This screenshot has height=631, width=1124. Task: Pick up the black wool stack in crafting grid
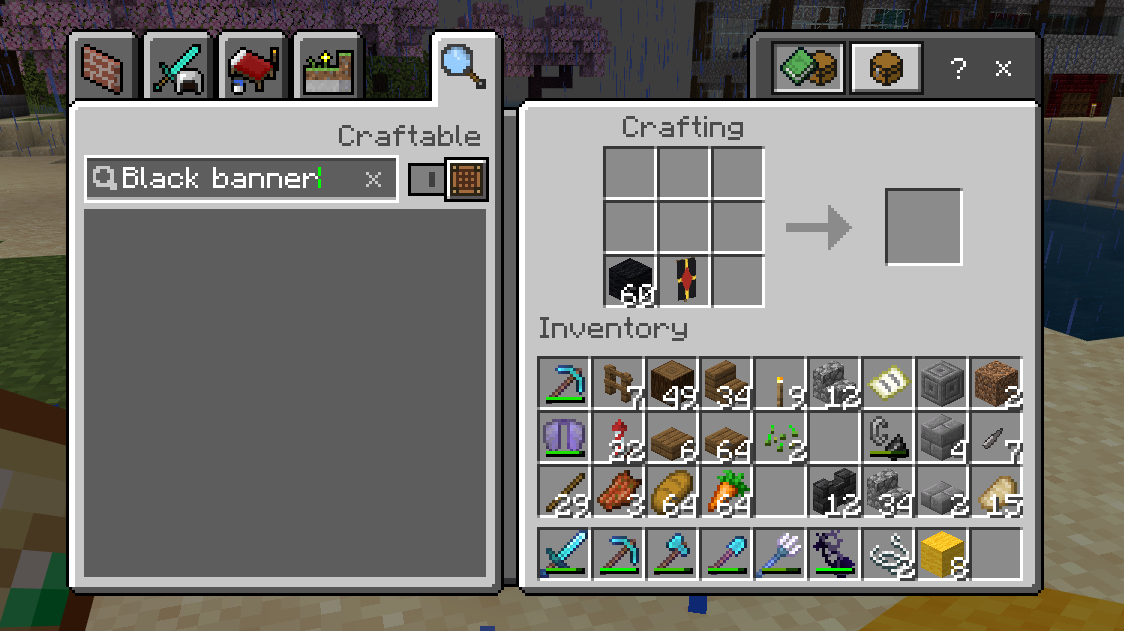tap(630, 281)
